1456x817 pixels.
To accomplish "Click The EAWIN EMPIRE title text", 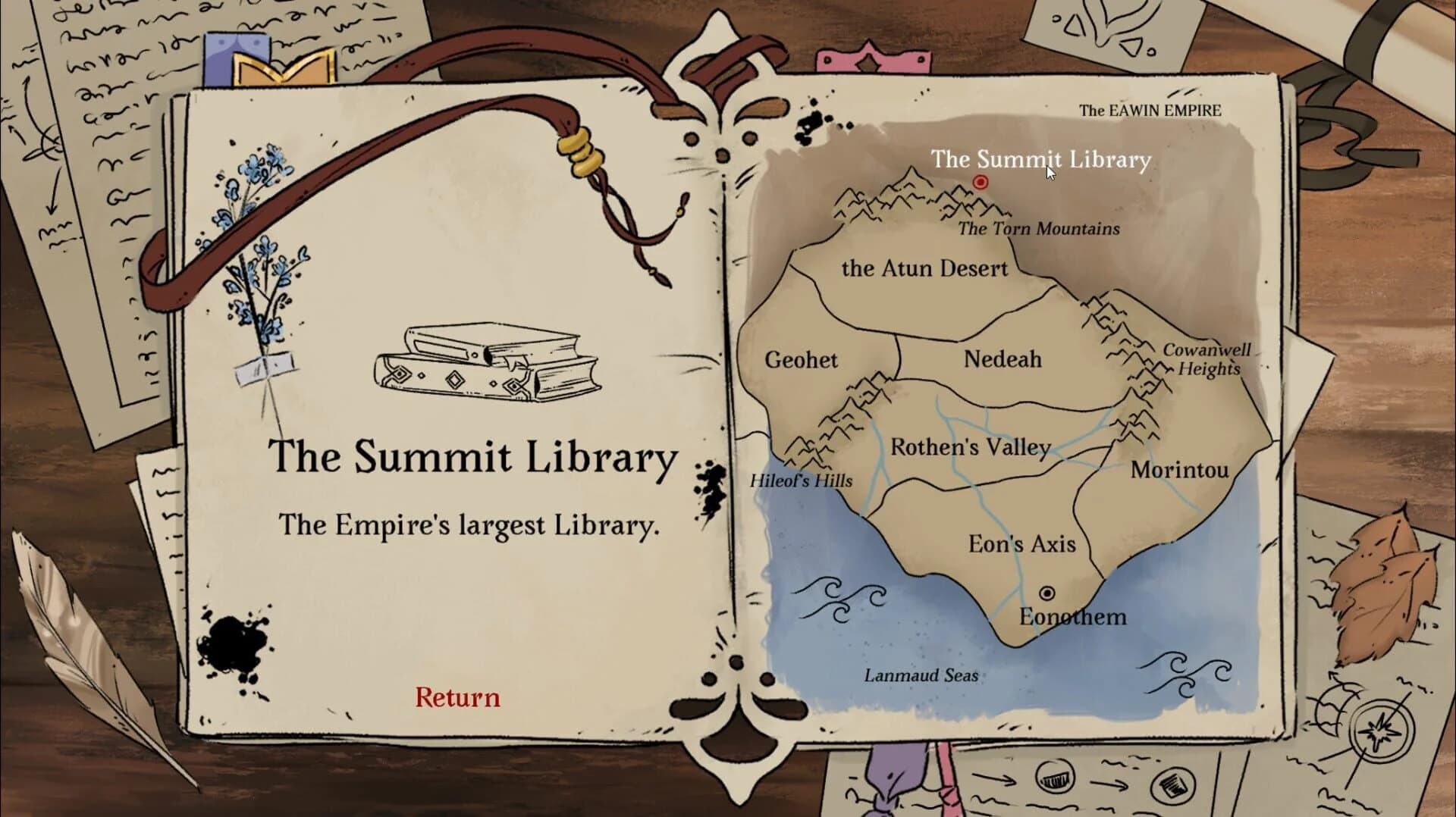I will [x=1151, y=108].
